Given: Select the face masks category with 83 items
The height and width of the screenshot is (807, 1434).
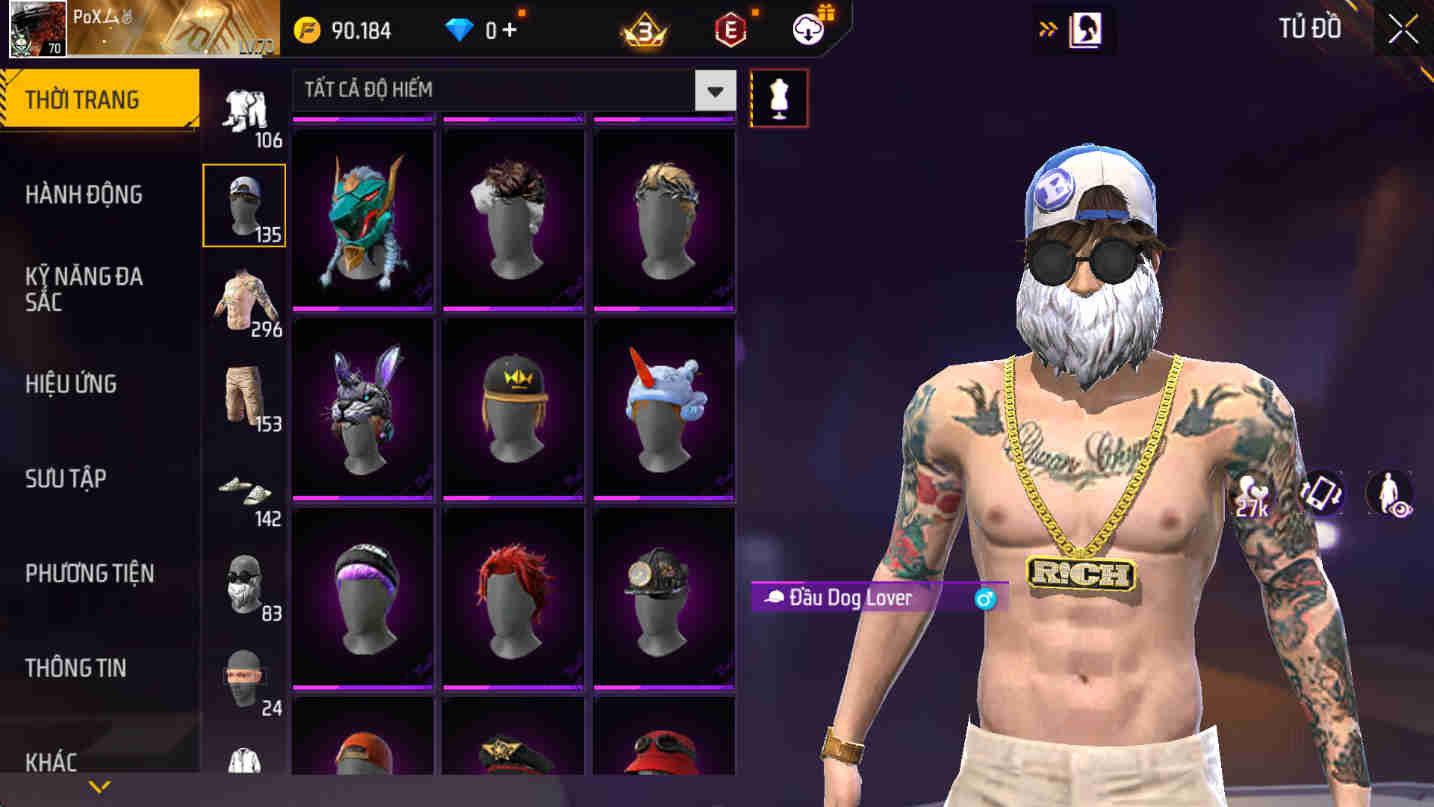Looking at the screenshot, I should click(x=245, y=585).
